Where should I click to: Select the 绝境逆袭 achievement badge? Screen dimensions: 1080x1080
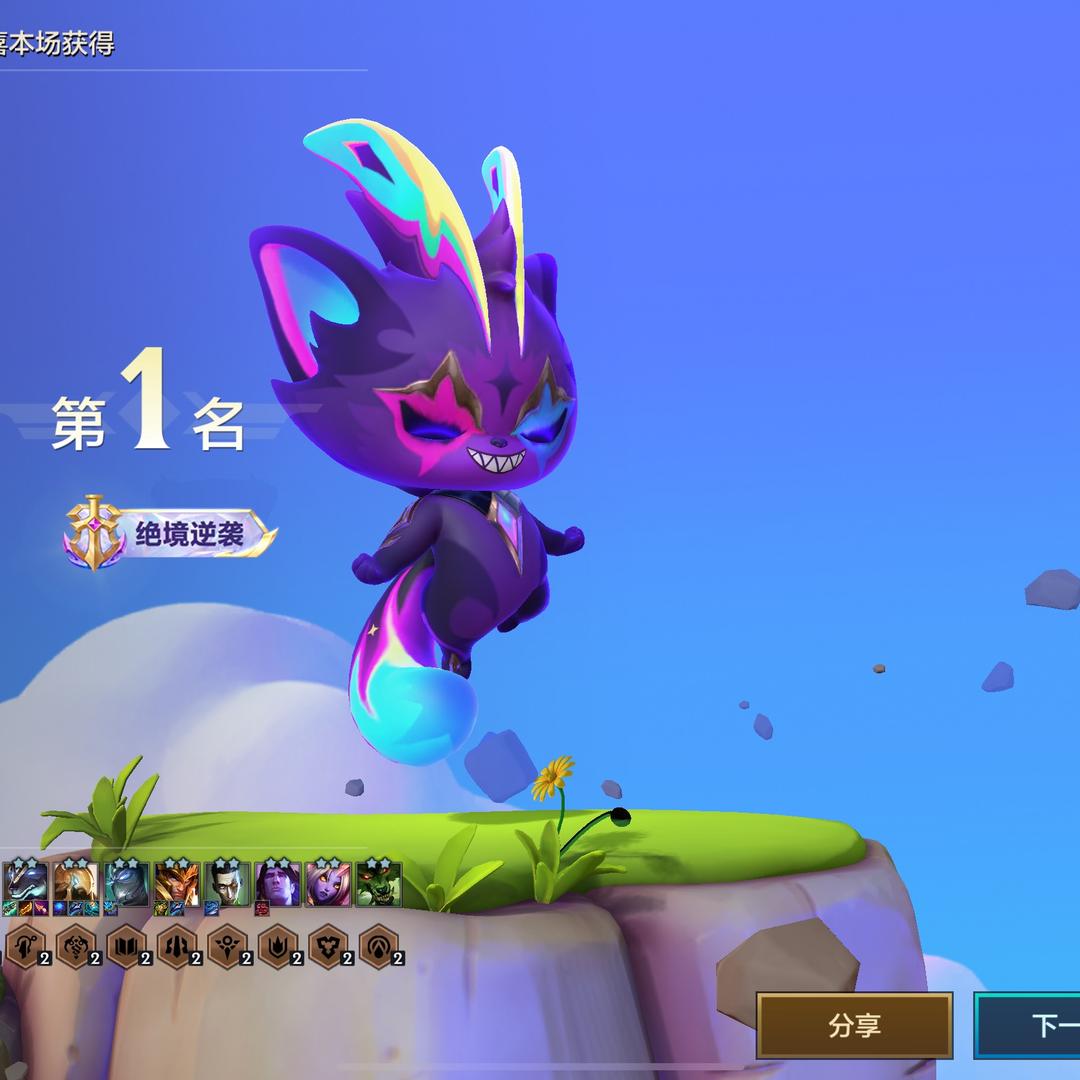pos(170,533)
